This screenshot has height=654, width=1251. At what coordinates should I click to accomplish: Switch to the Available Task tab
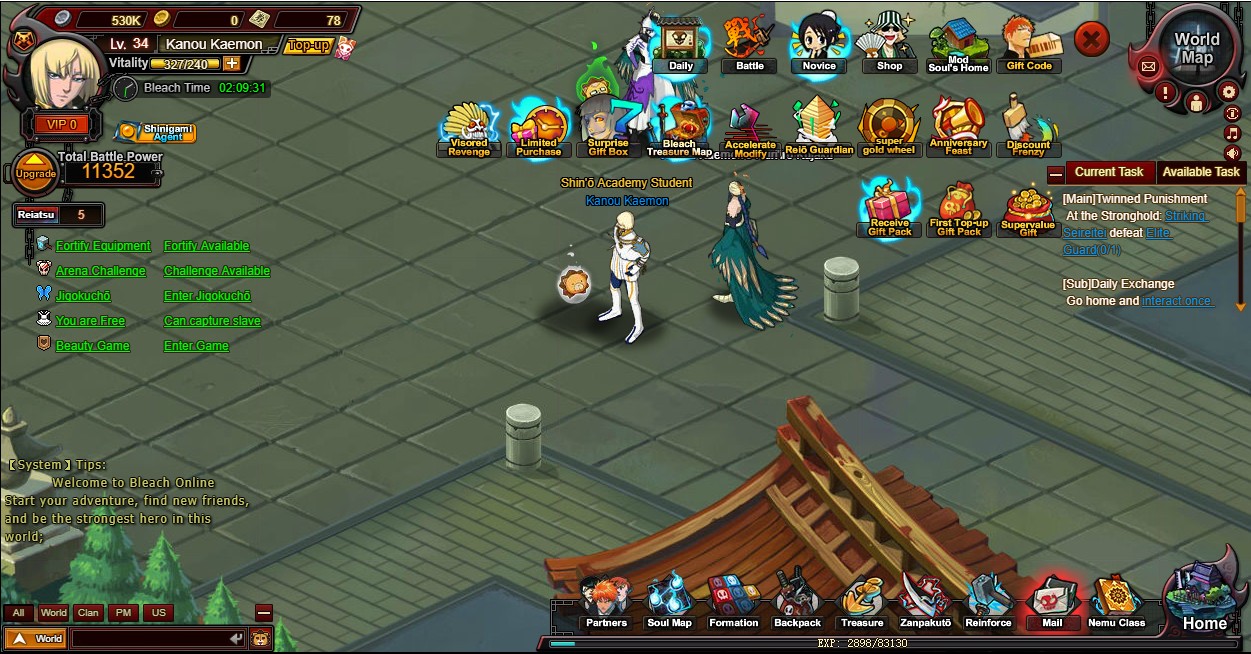pyautogui.click(x=1201, y=172)
